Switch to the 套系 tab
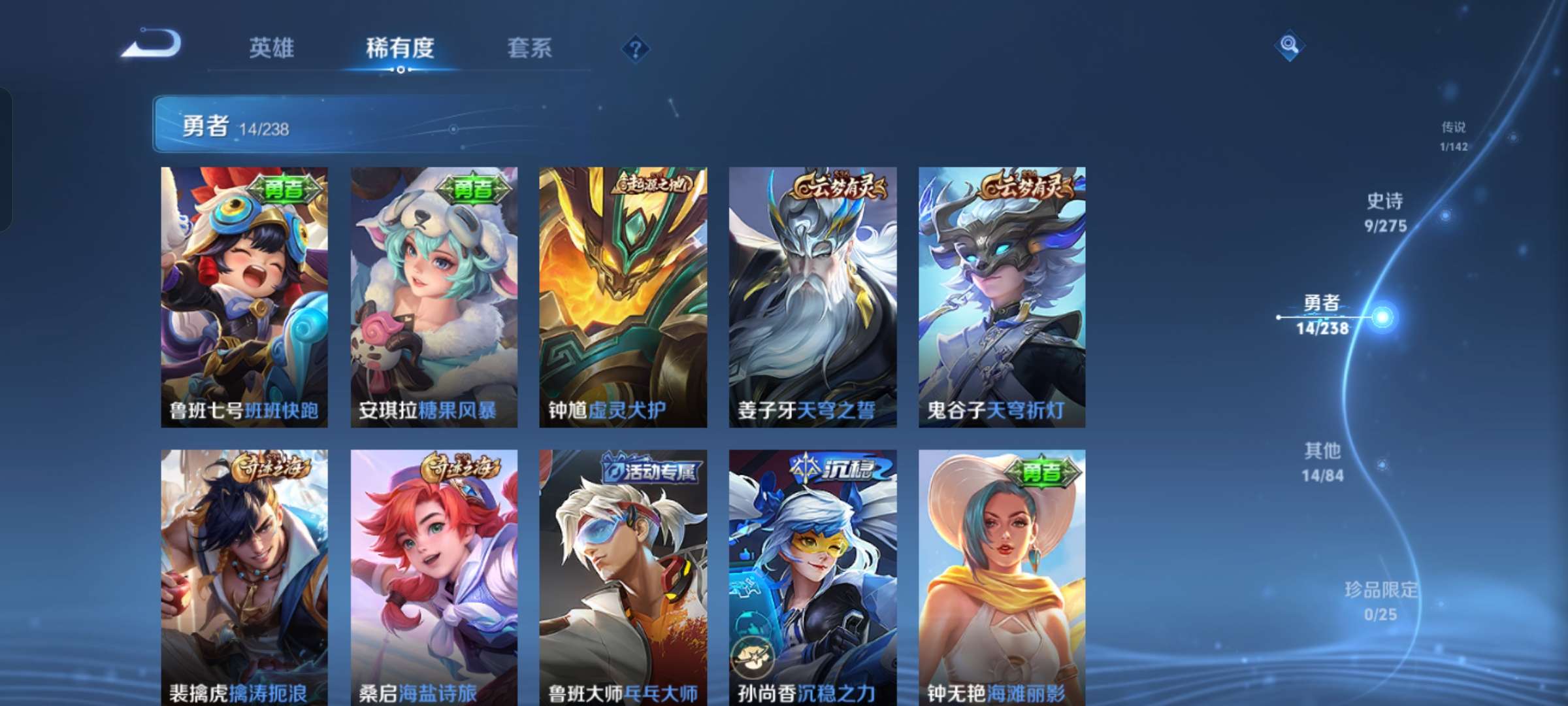Image resolution: width=1568 pixels, height=706 pixels. (530, 48)
